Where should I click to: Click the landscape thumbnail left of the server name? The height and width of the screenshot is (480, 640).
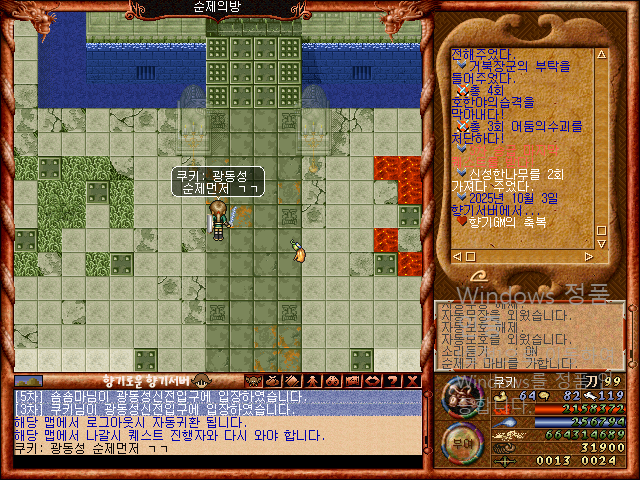coord(29,381)
